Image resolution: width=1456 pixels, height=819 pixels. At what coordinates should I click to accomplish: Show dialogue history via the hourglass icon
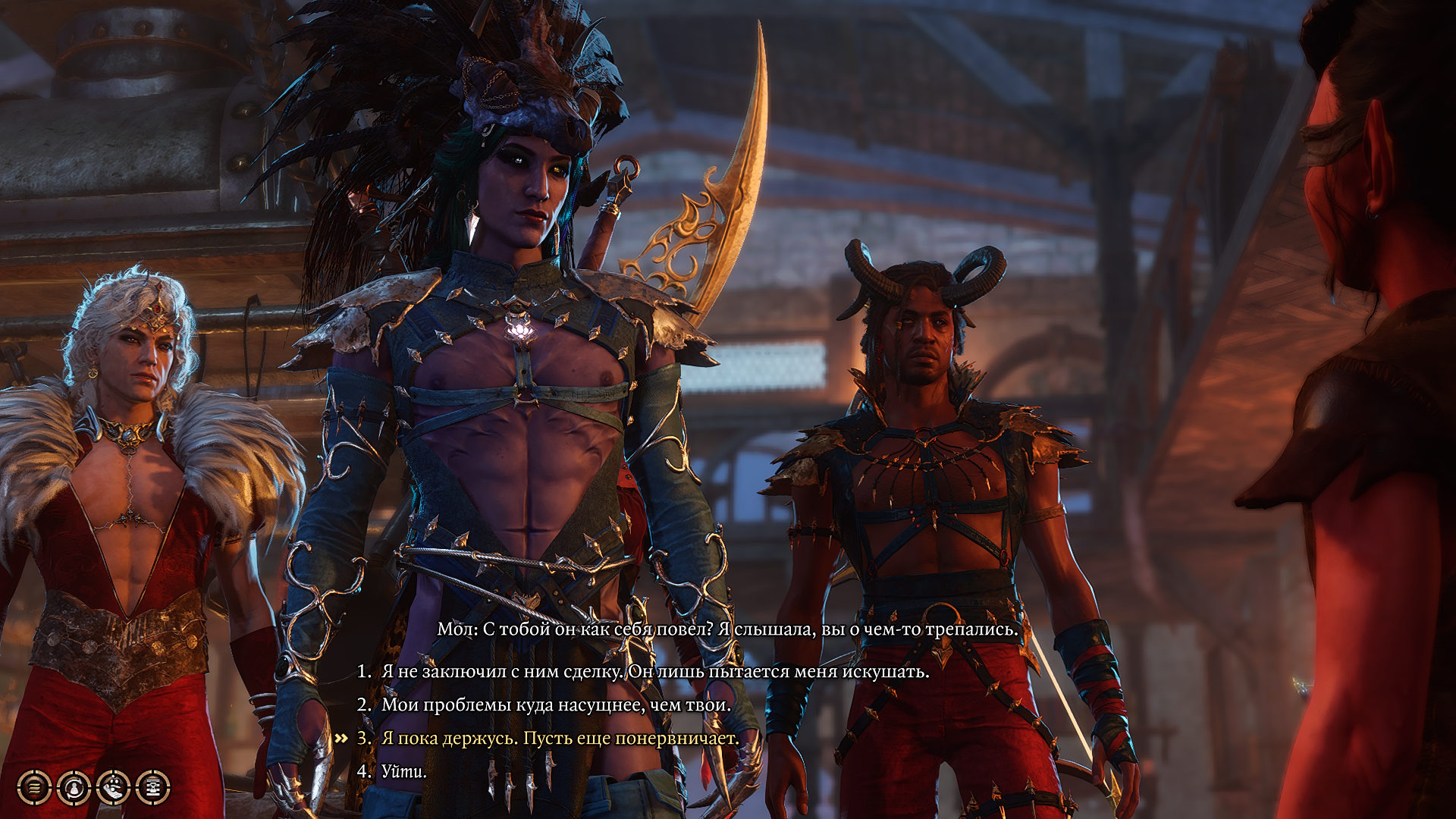152,788
